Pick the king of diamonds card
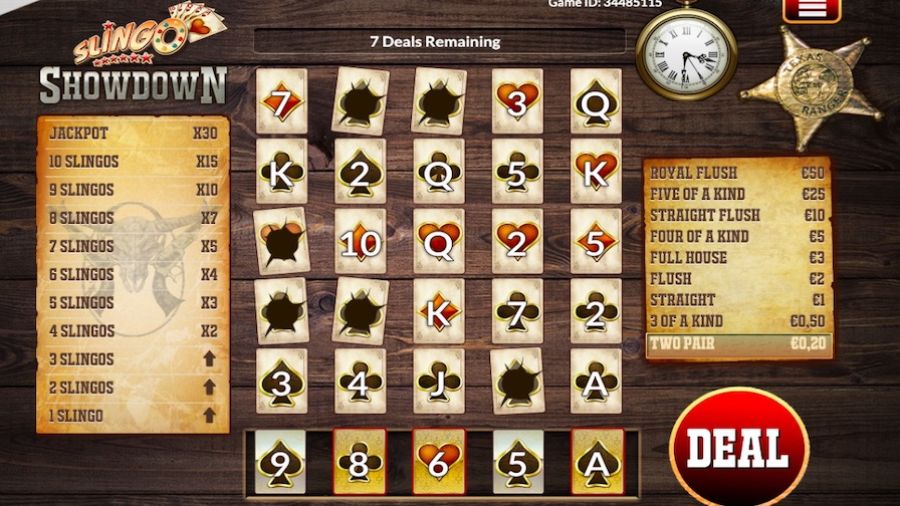Image resolution: width=900 pixels, height=506 pixels. point(439,311)
